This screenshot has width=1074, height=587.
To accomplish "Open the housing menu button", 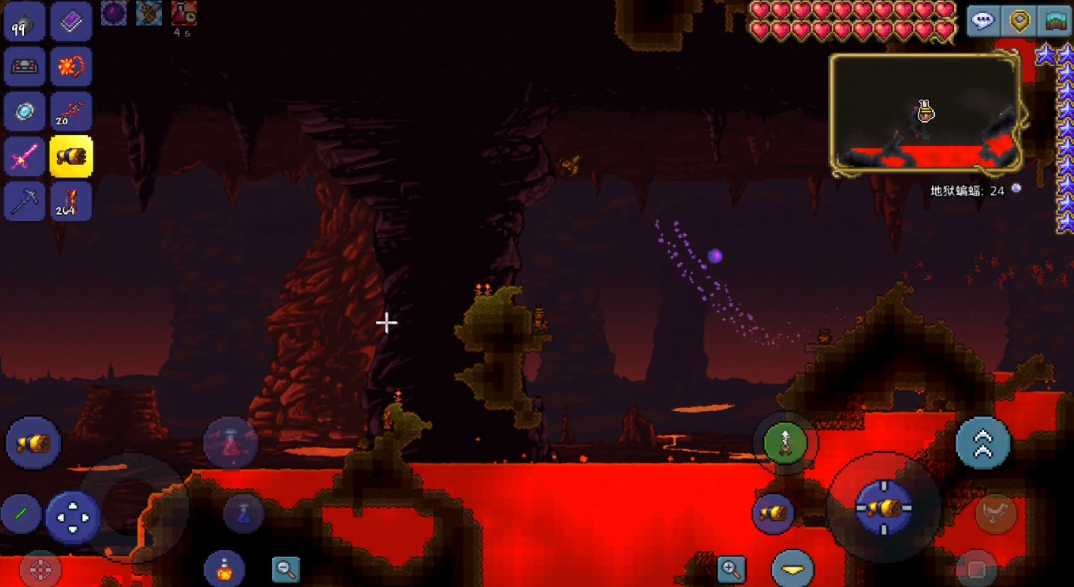I will [1054, 21].
